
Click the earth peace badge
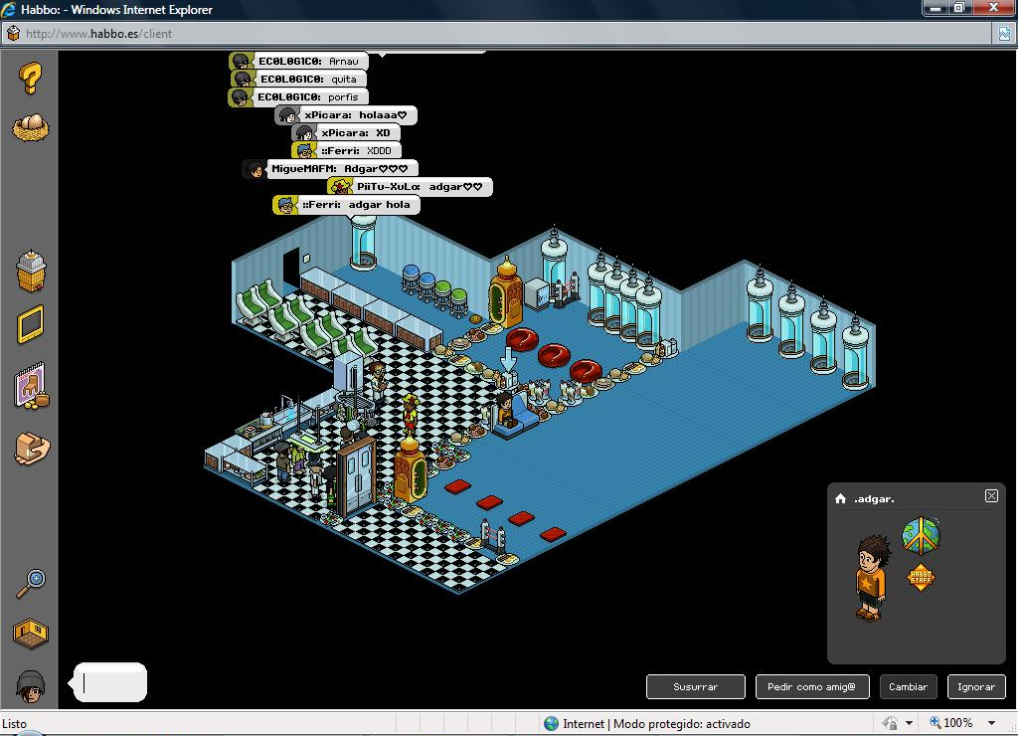920,536
